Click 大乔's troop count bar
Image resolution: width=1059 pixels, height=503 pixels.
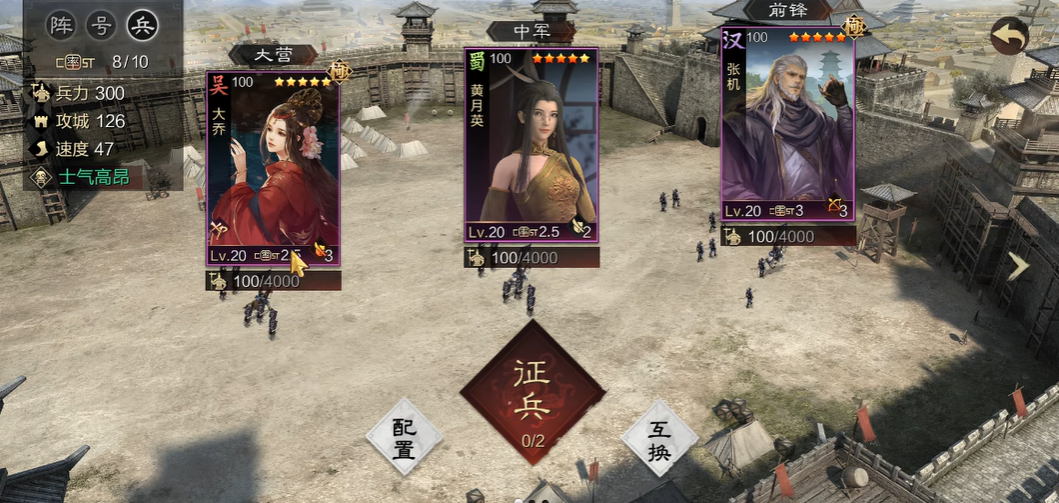273,281
